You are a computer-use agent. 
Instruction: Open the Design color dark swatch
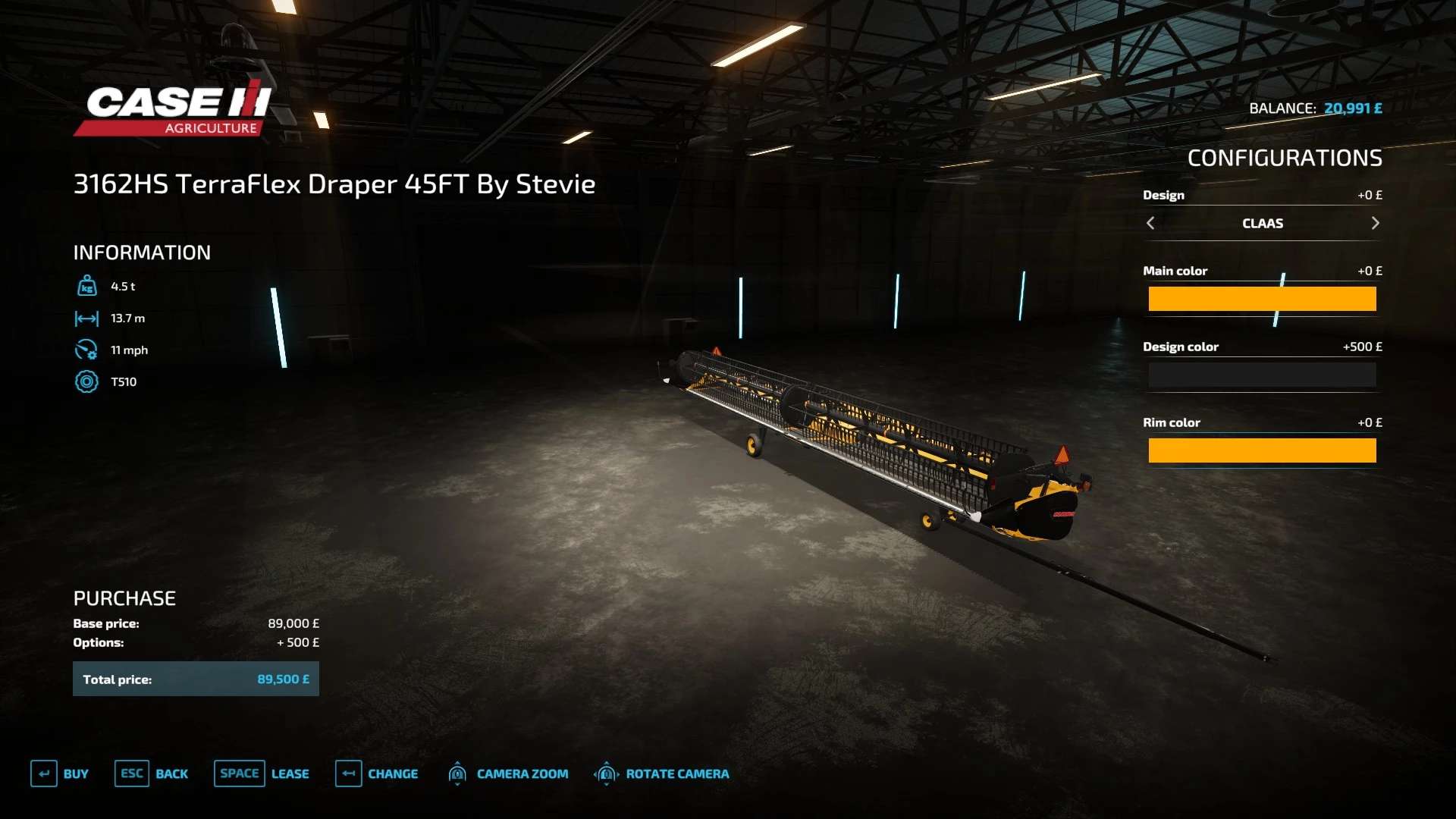(x=1262, y=375)
